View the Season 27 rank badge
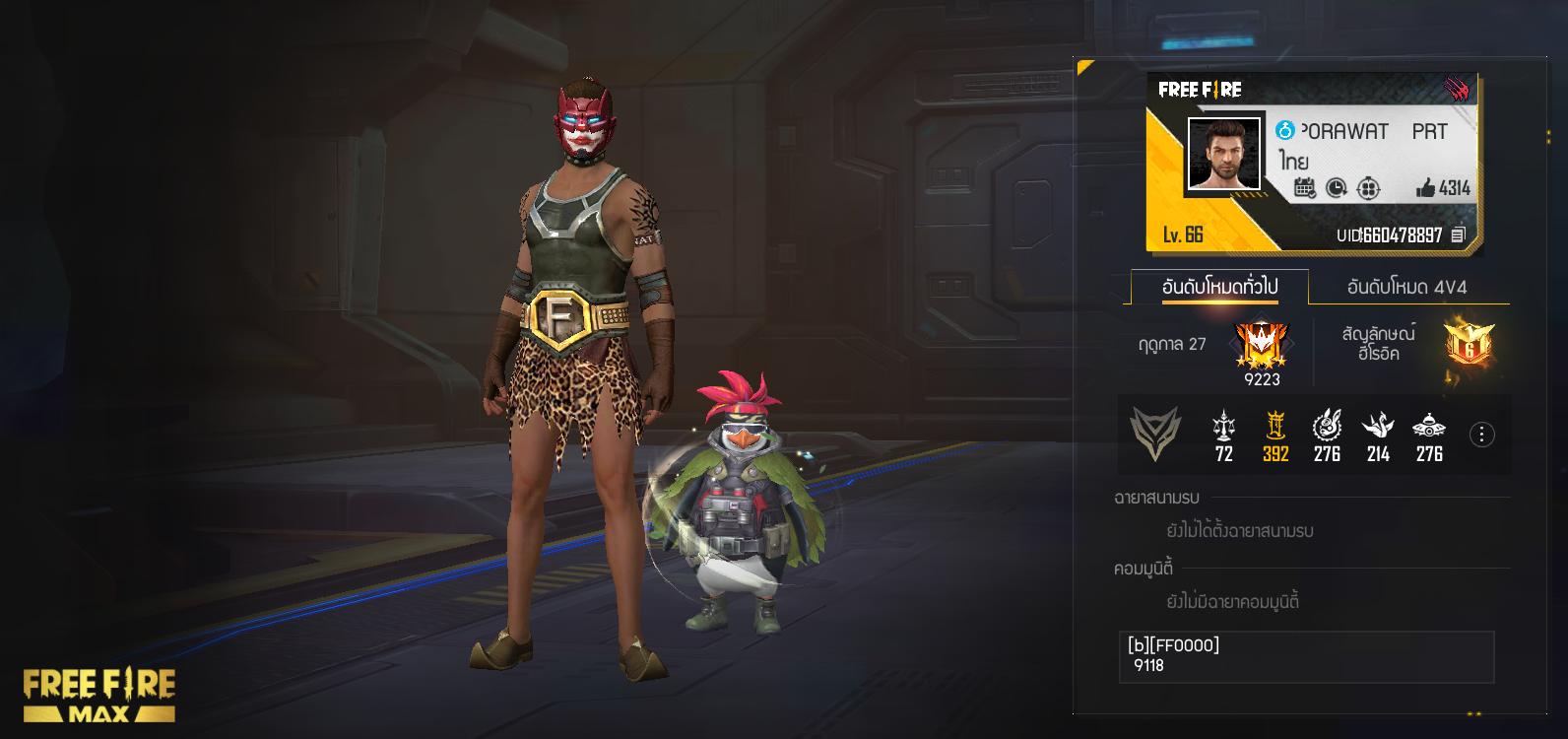The height and width of the screenshot is (739, 1568). 1262,345
